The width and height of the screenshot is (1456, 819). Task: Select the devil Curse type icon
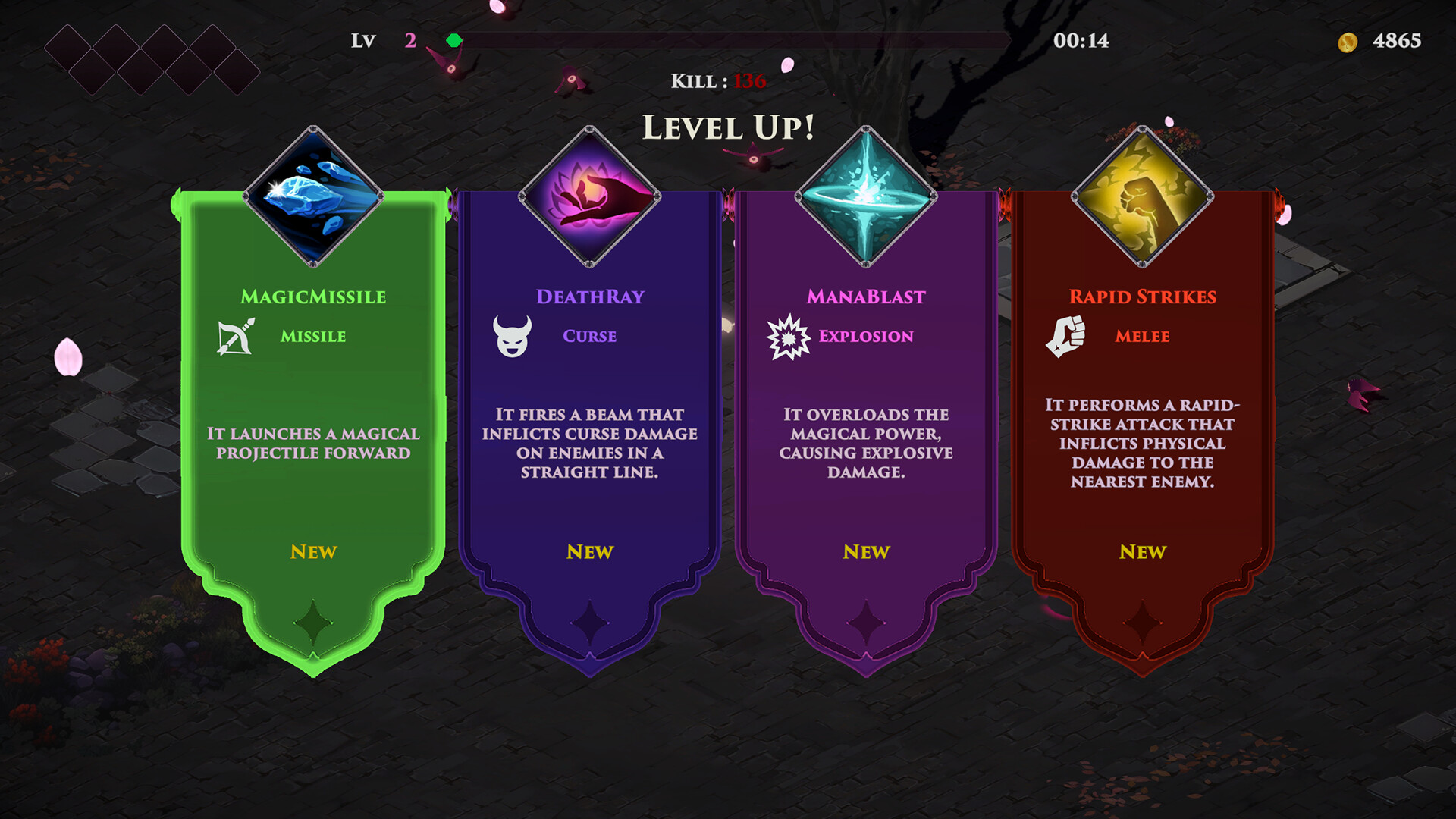pos(513,336)
